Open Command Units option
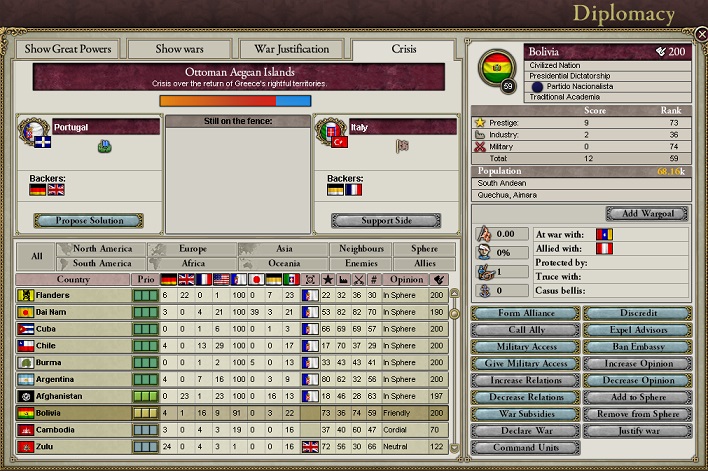The height and width of the screenshot is (471, 708). click(x=524, y=448)
